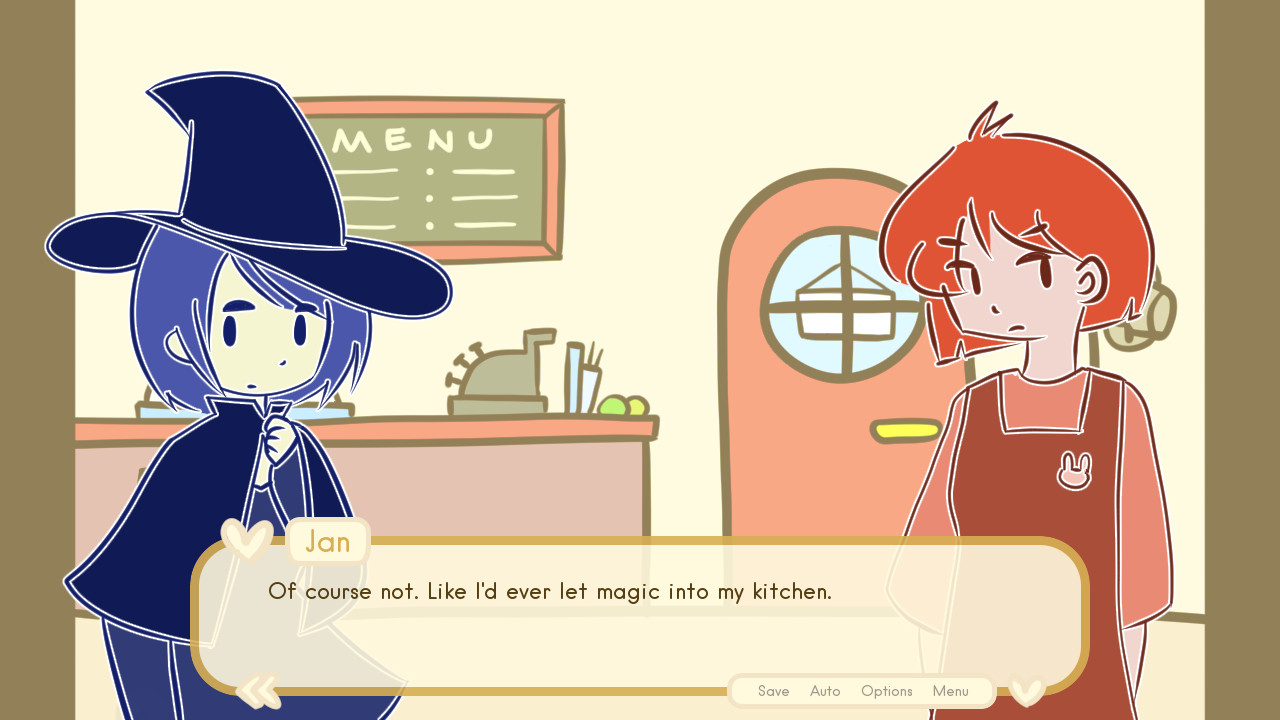Click the green apples on the counter

pos(621,406)
